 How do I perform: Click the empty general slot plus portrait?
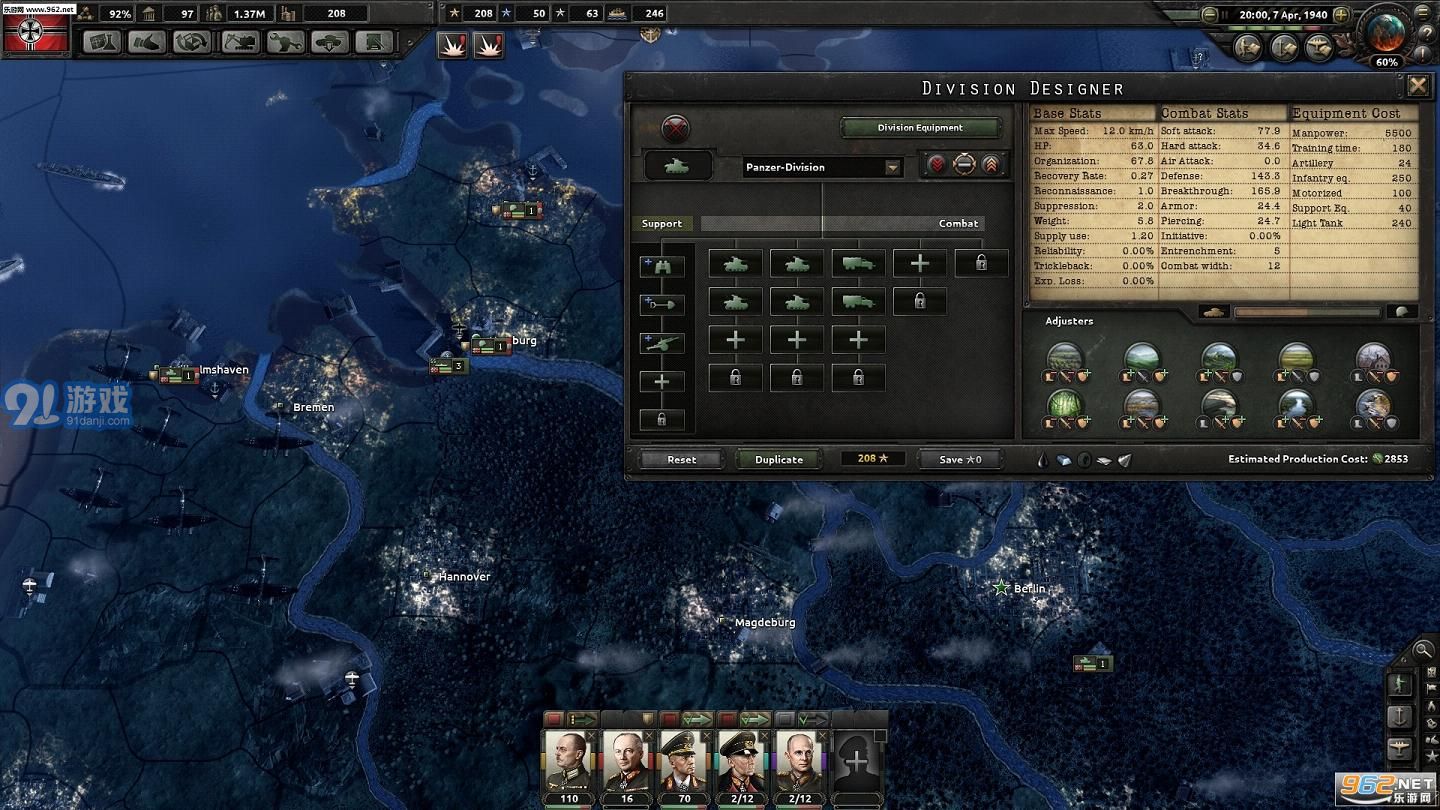pos(857,761)
